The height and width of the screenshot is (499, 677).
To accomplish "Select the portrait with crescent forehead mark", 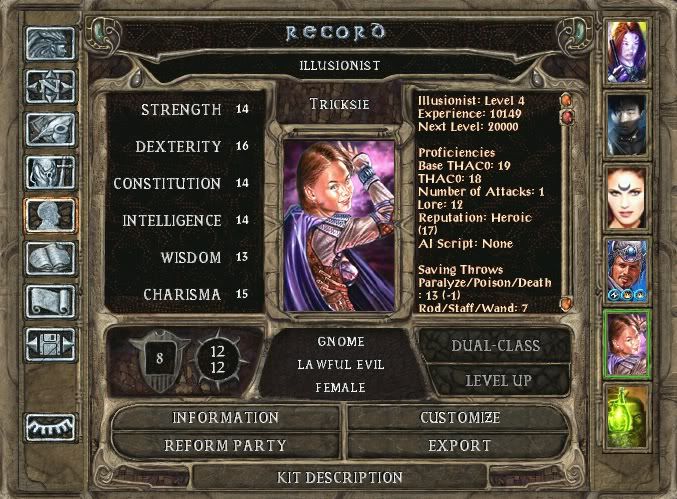I will 627,196.
